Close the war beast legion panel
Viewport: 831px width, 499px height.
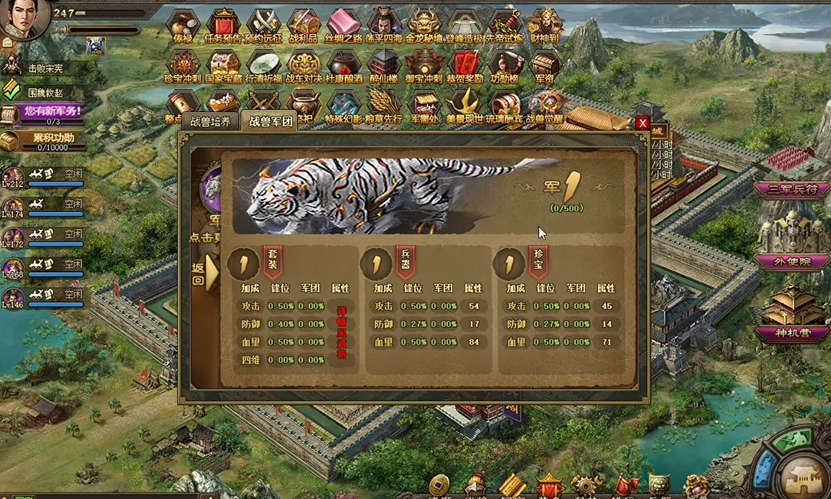(643, 123)
